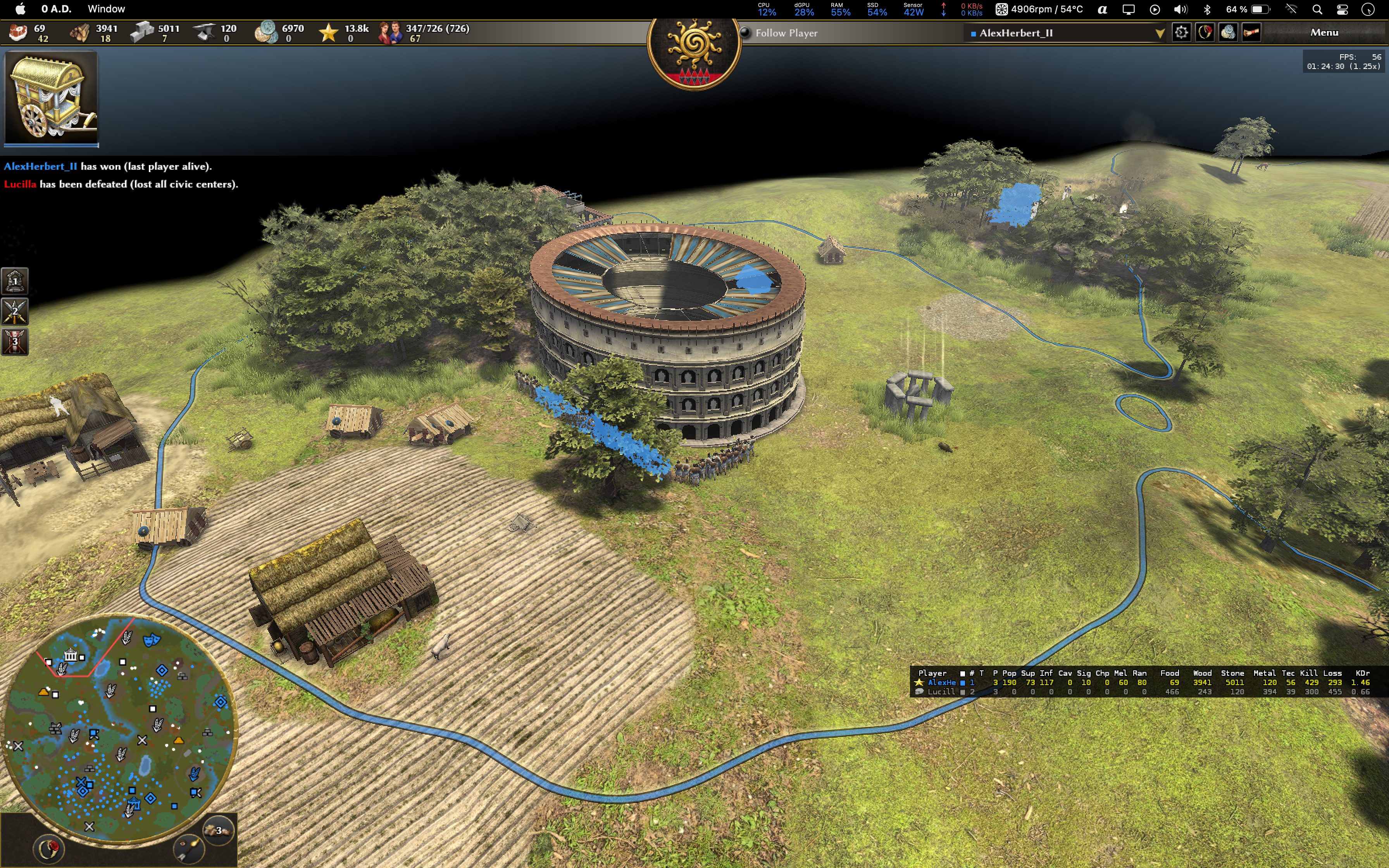
Task: Click the spyglass objectives icon
Action: point(1251,33)
